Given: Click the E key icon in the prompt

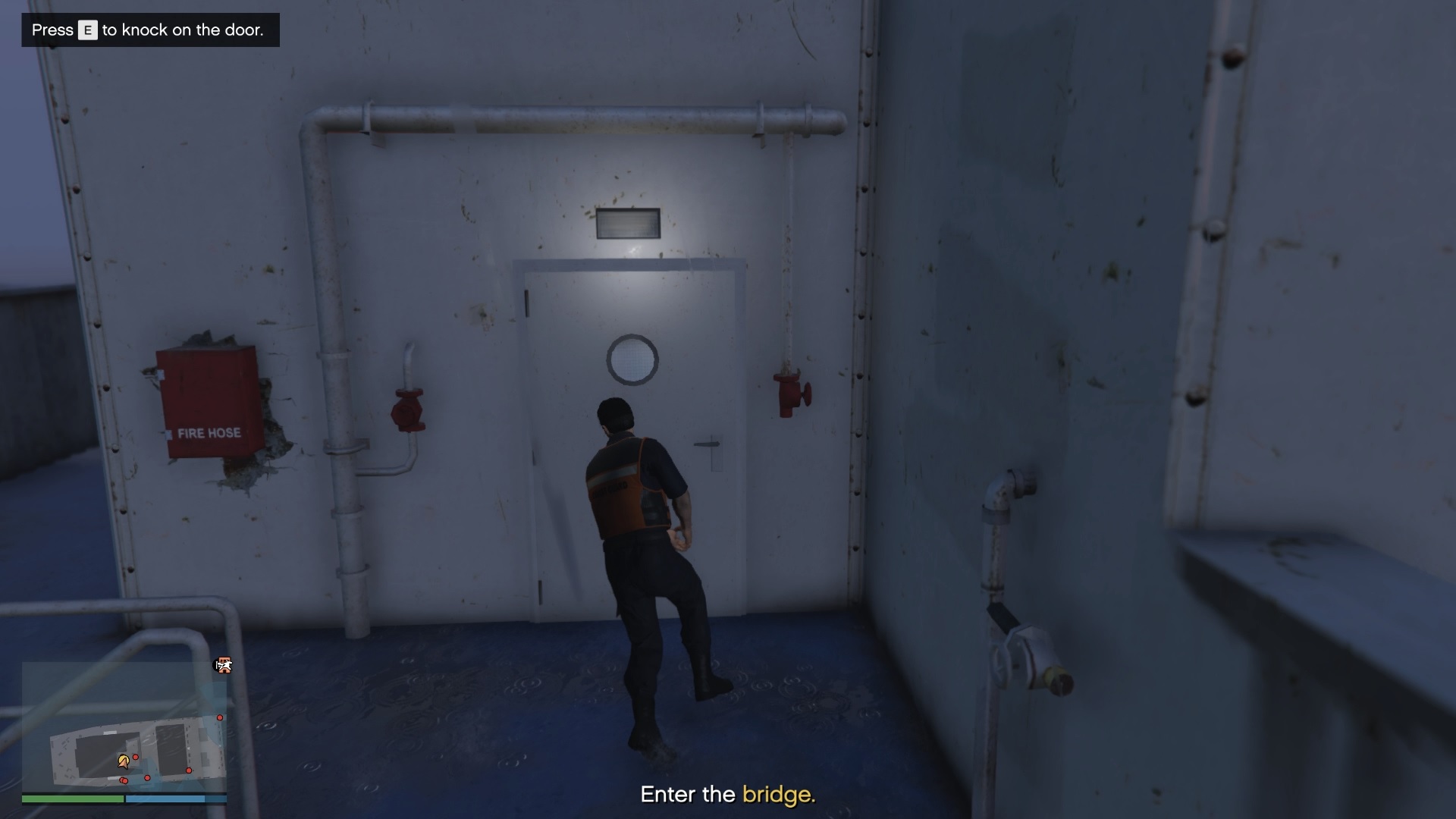Looking at the screenshot, I should (87, 30).
